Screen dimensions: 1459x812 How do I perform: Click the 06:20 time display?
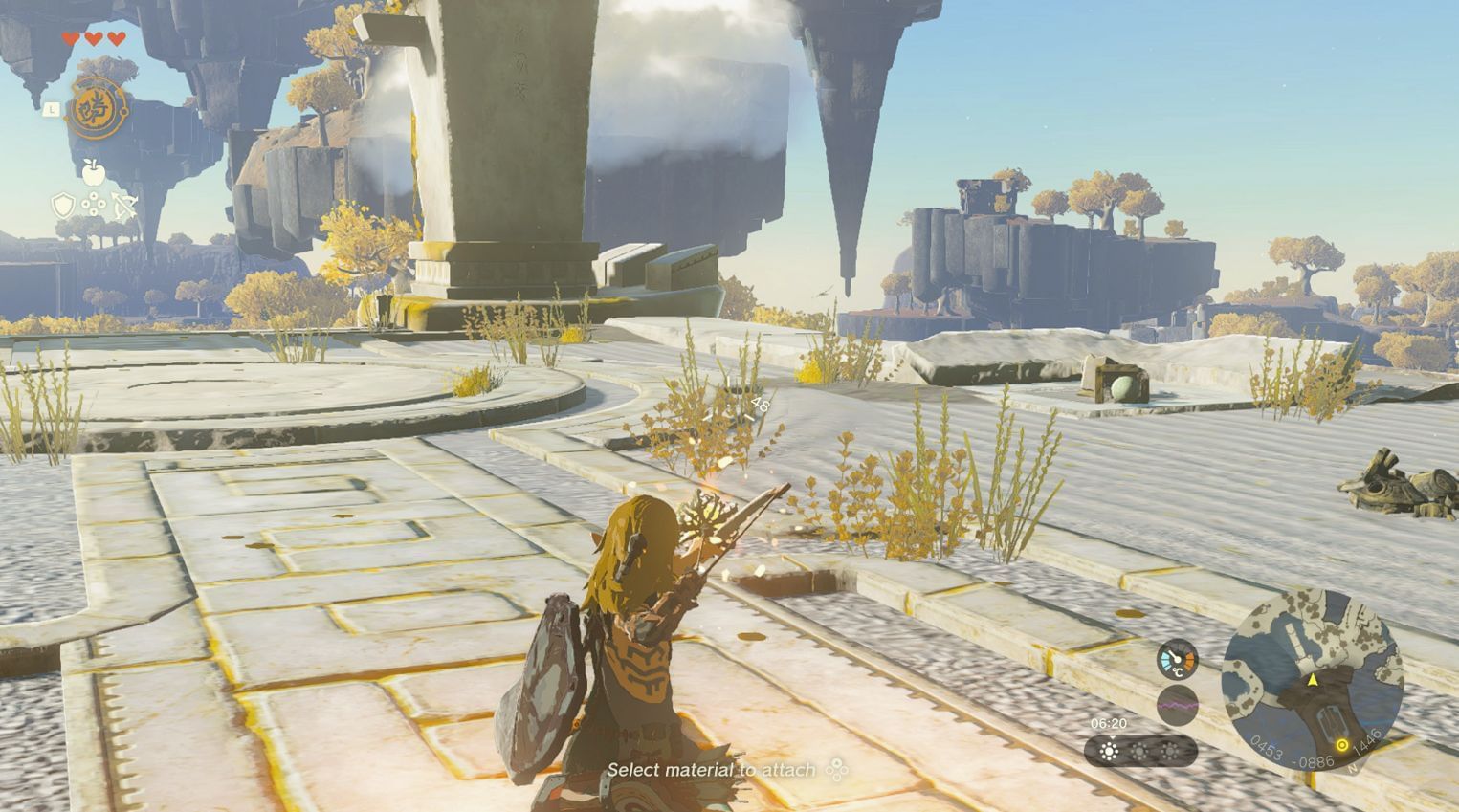[1110, 722]
